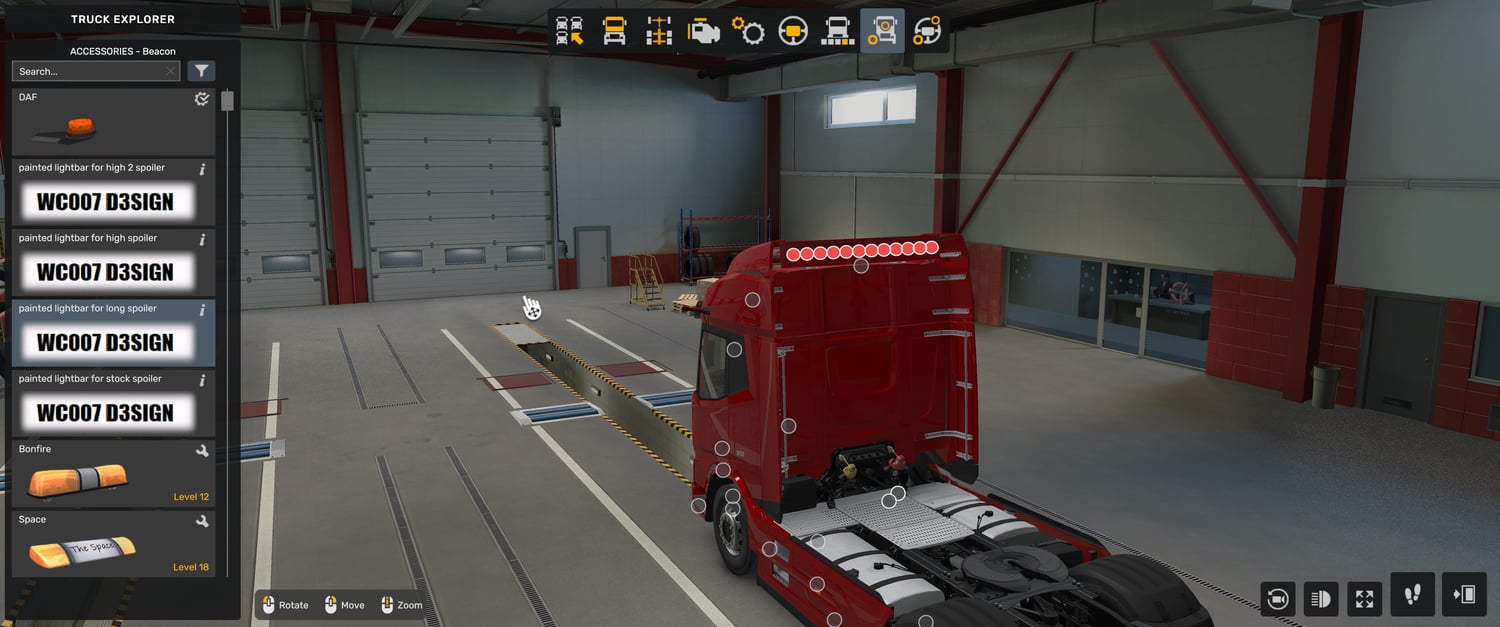
Task: Open the truck selection category
Action: click(570, 31)
